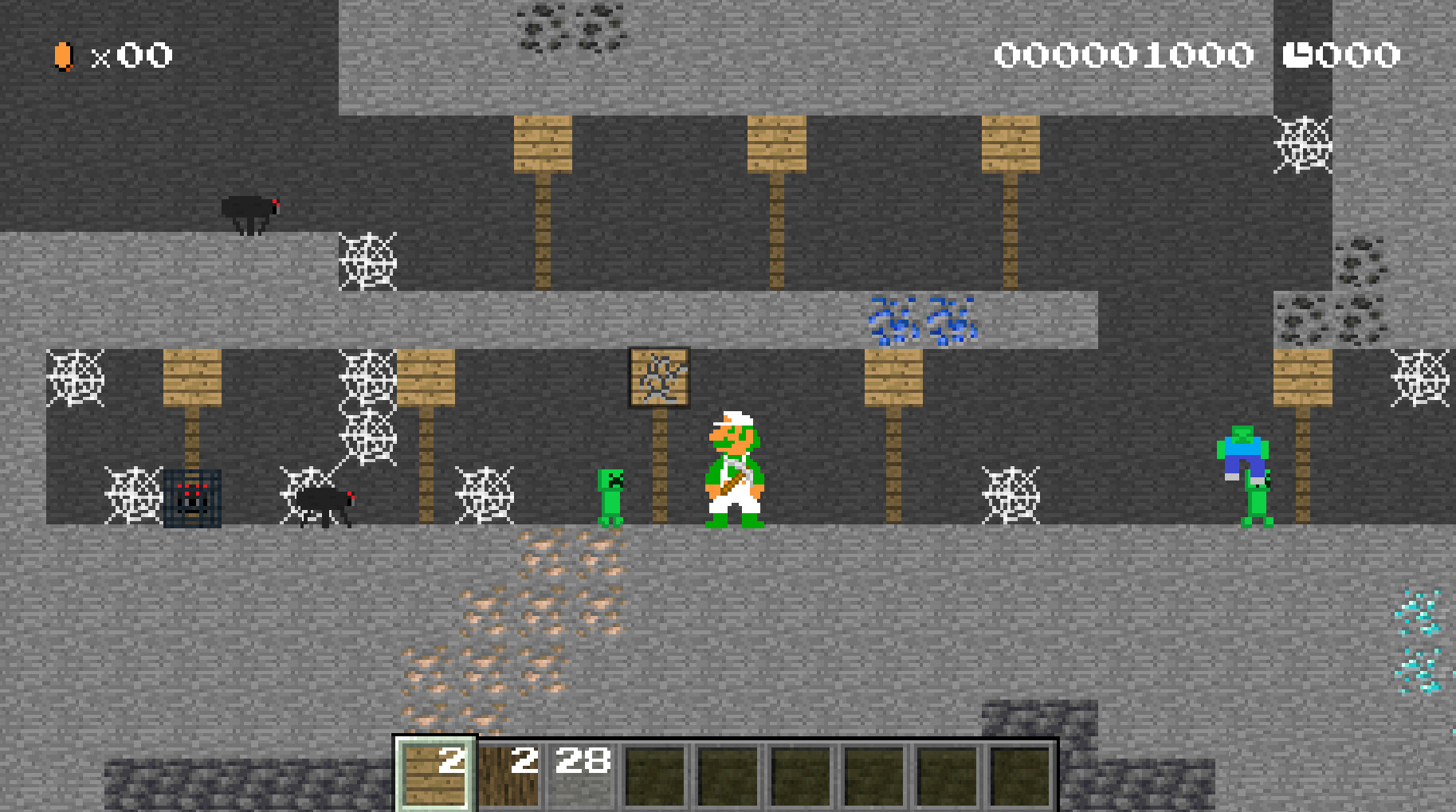Click the orange coin counter icon
The height and width of the screenshot is (812, 1456).
click(63, 56)
